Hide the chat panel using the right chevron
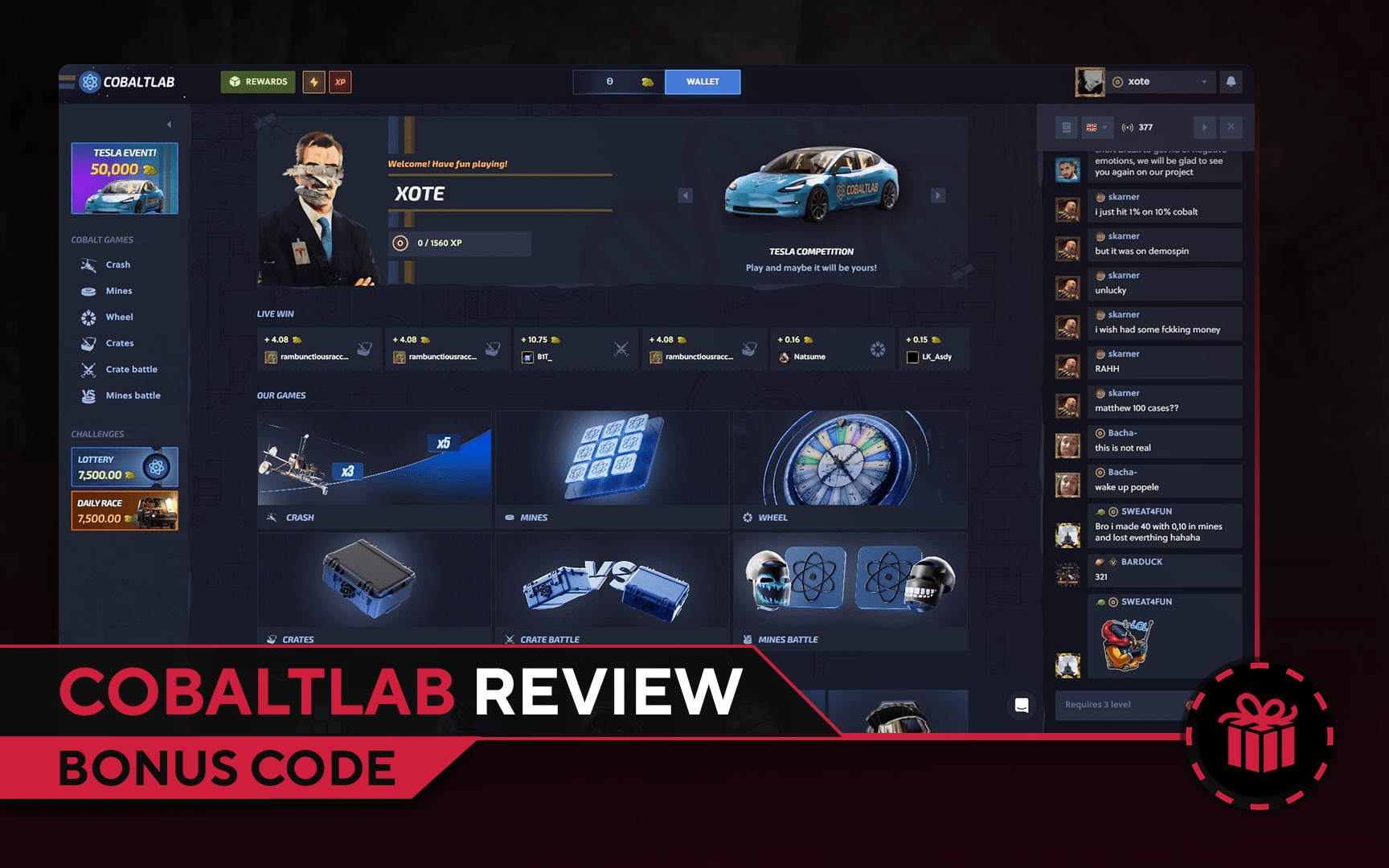This screenshot has height=868, width=1389. coord(1205,127)
